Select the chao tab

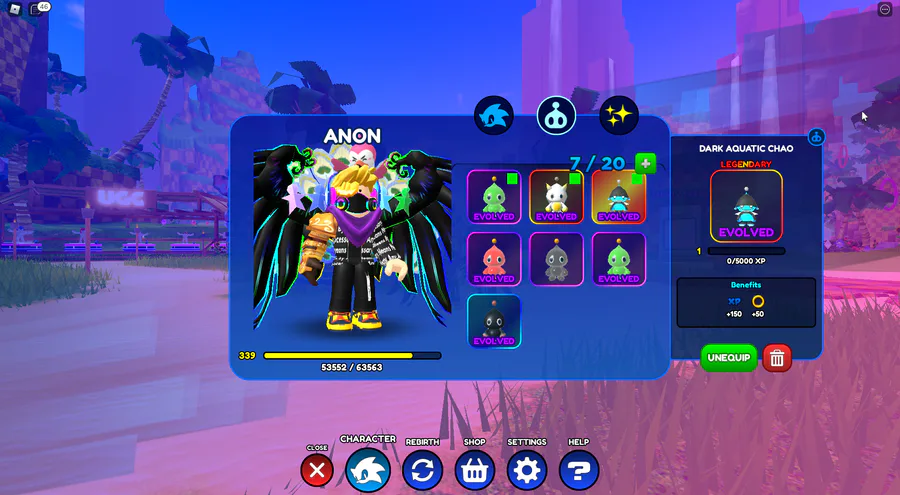tap(556, 116)
